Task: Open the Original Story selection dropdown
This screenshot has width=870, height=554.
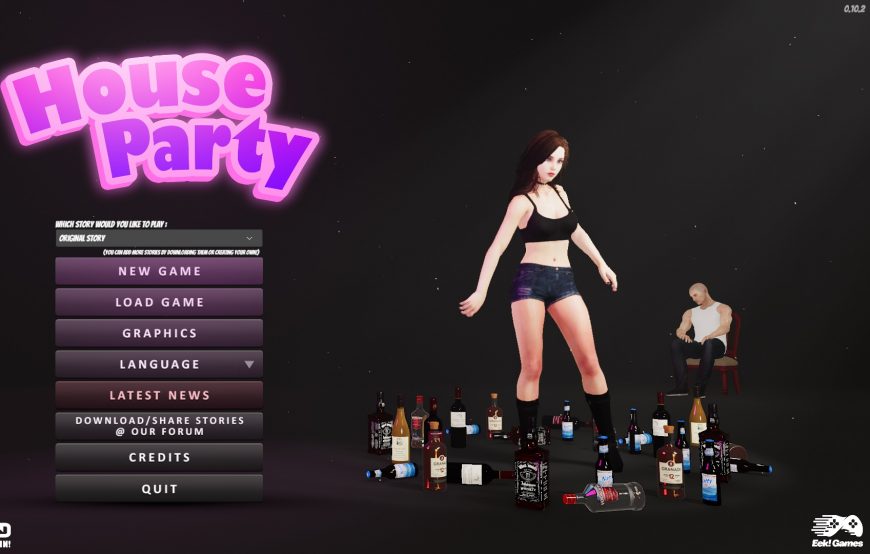Action: point(159,239)
